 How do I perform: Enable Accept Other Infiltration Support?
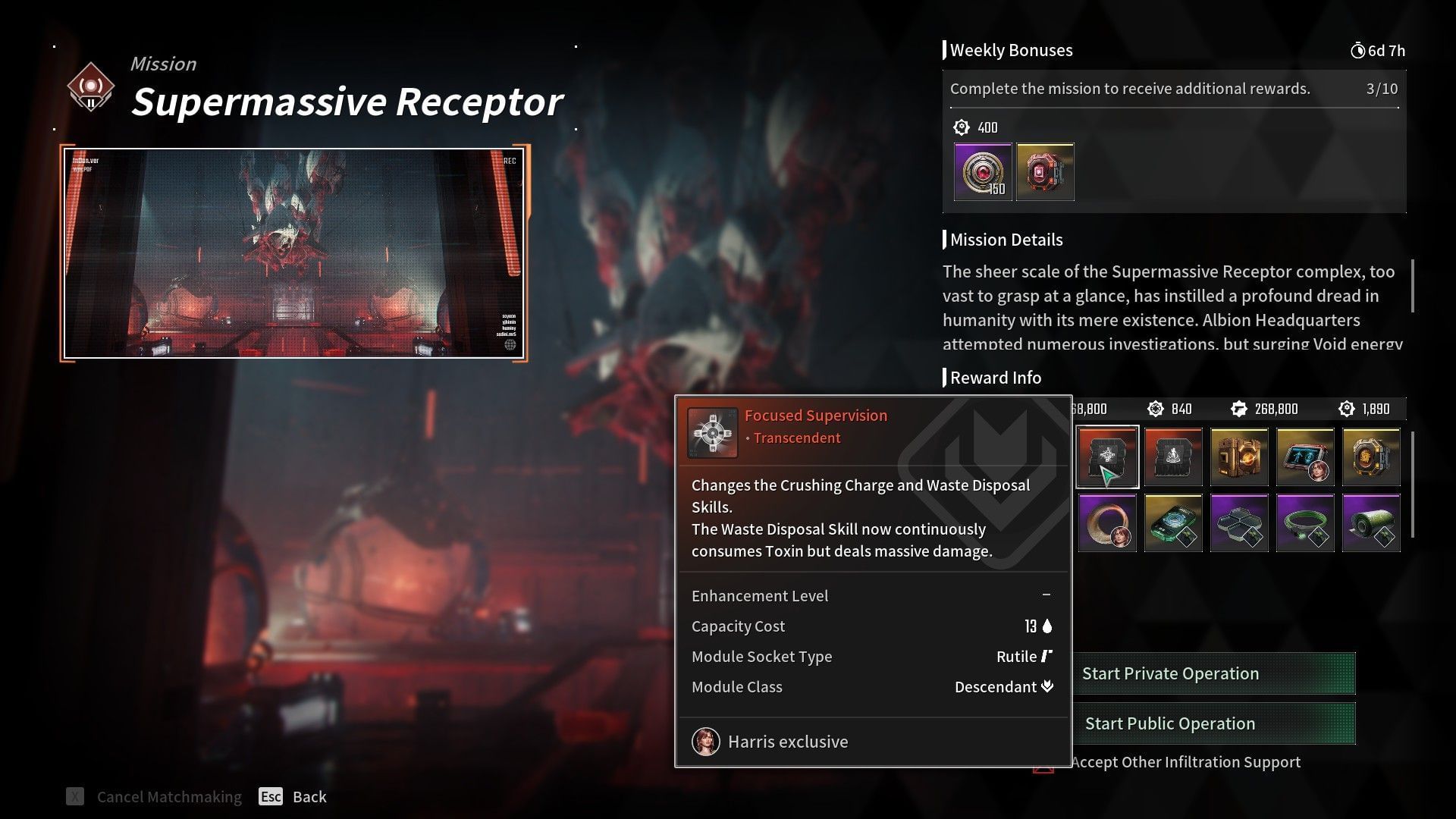point(1187,761)
